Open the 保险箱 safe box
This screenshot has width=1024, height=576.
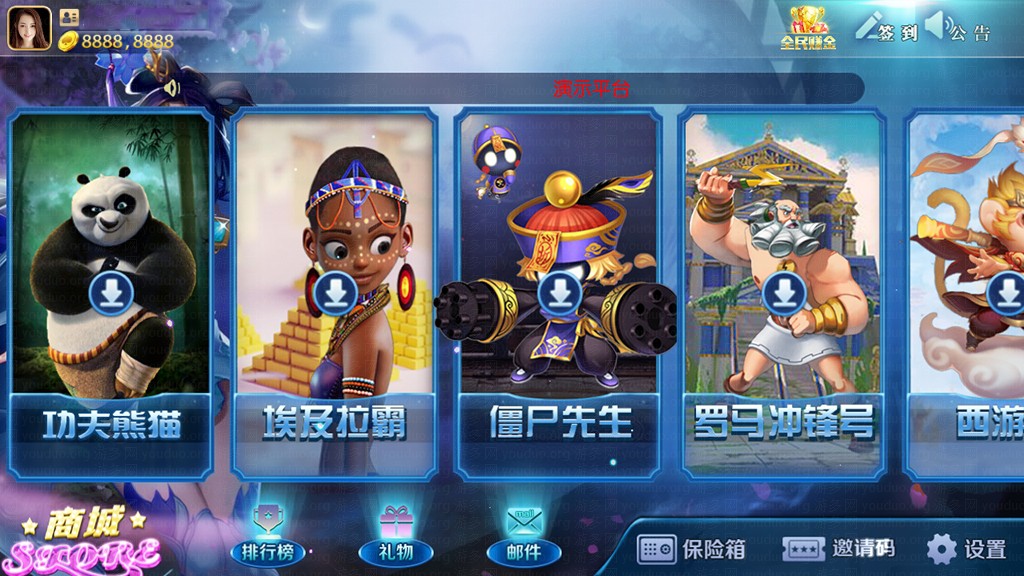(693, 548)
